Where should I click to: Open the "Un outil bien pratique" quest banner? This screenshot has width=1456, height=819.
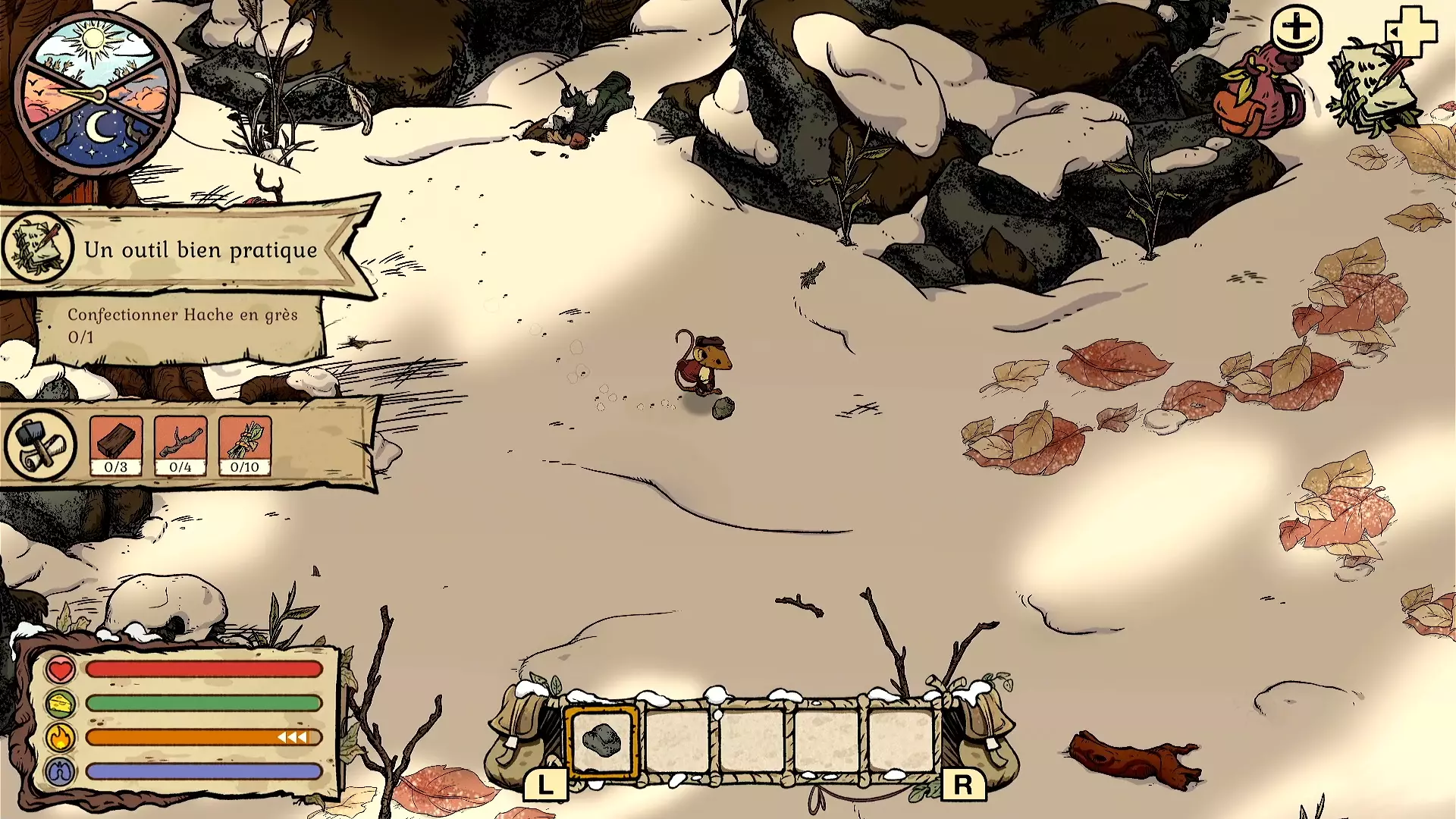pyautogui.click(x=200, y=249)
